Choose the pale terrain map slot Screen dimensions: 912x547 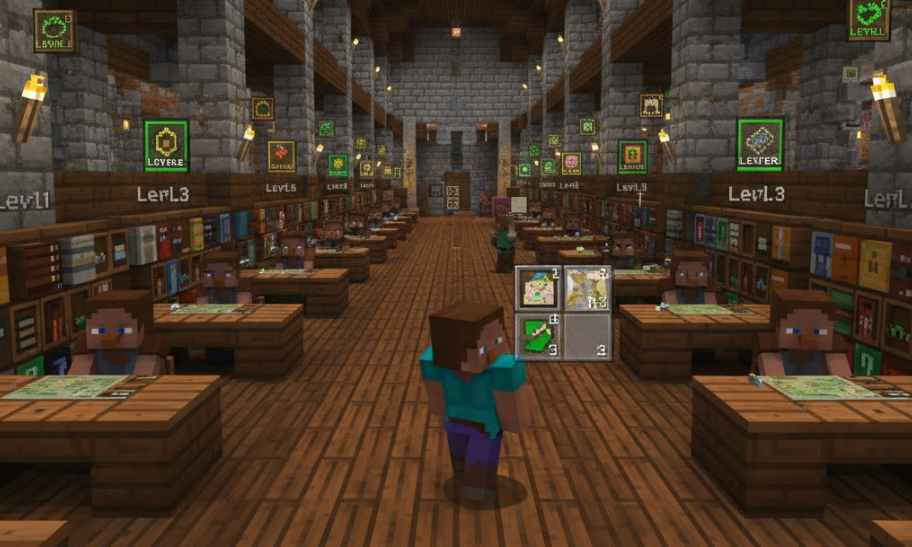coord(587,289)
